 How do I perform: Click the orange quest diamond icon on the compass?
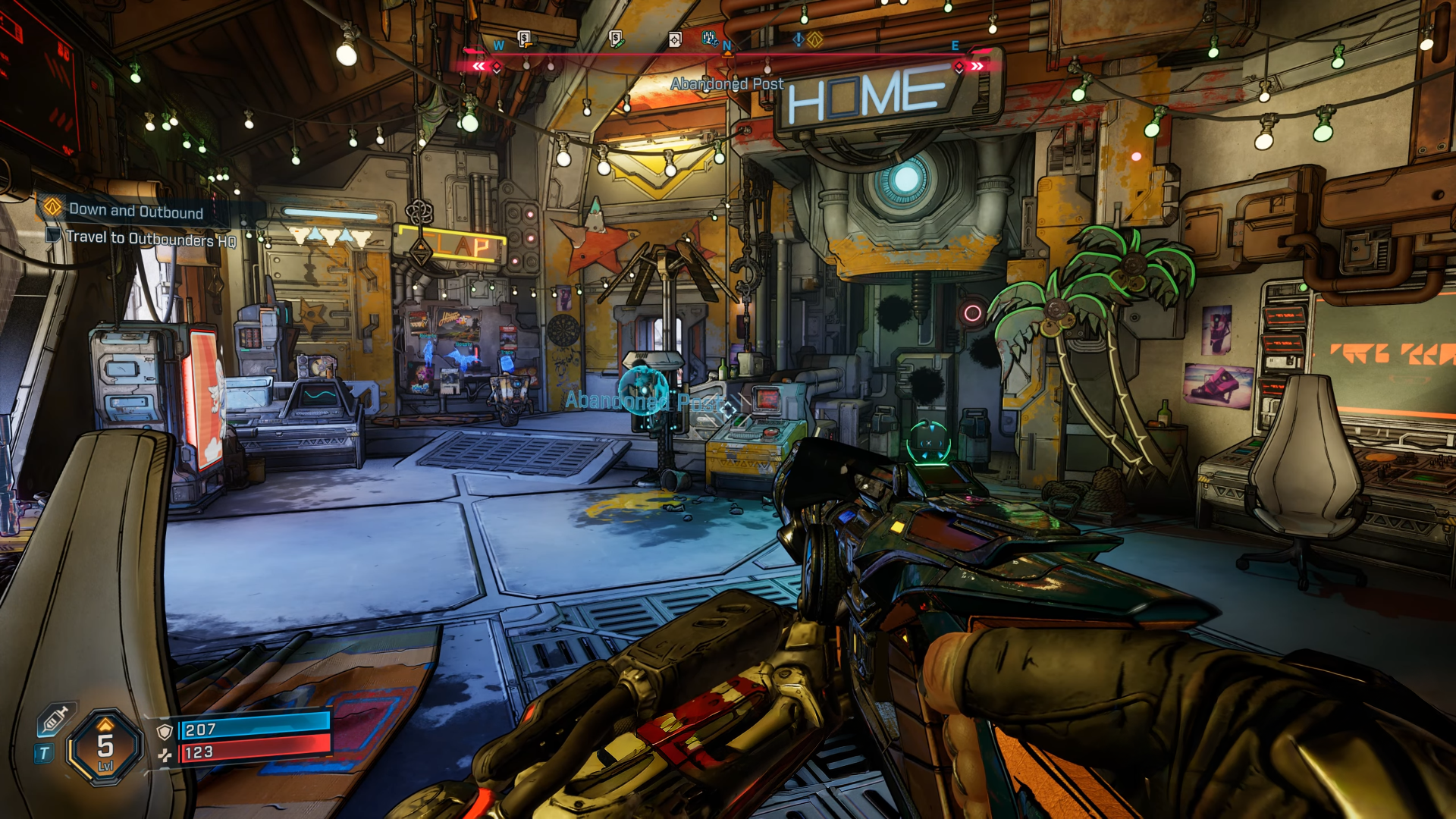click(x=814, y=40)
